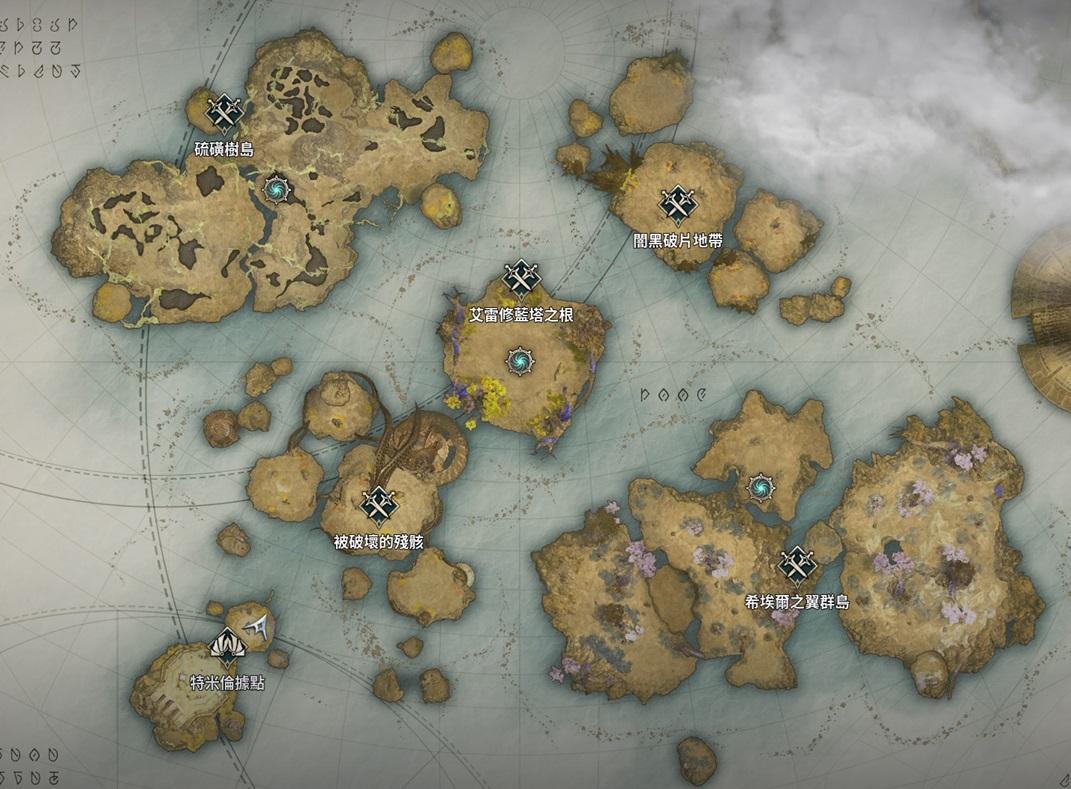Select the 硫磺樹島 crossed-swords marker
Viewport: 1071px width, 789px height.
tap(225, 113)
